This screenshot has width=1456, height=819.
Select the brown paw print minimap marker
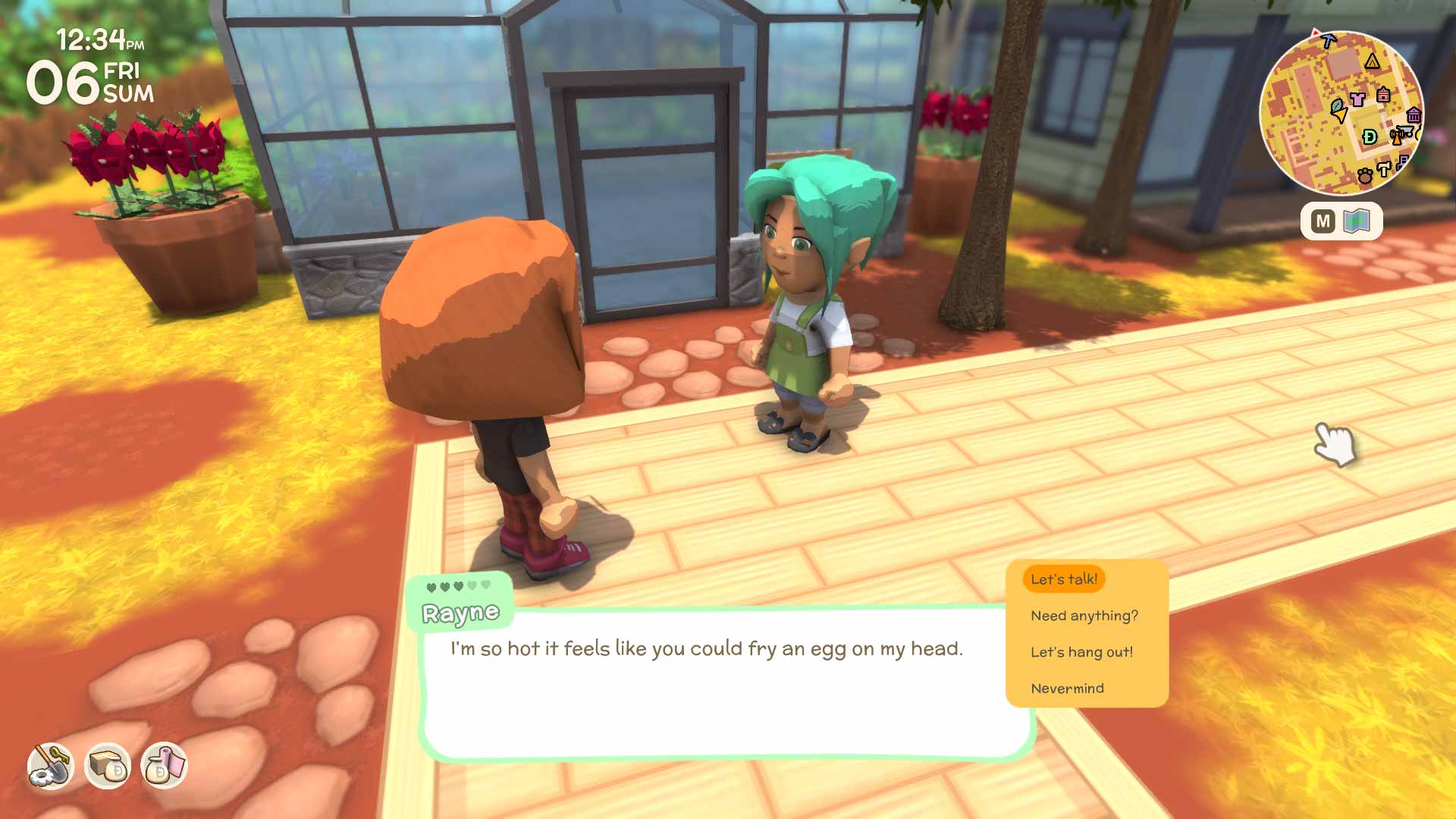pos(1365,176)
